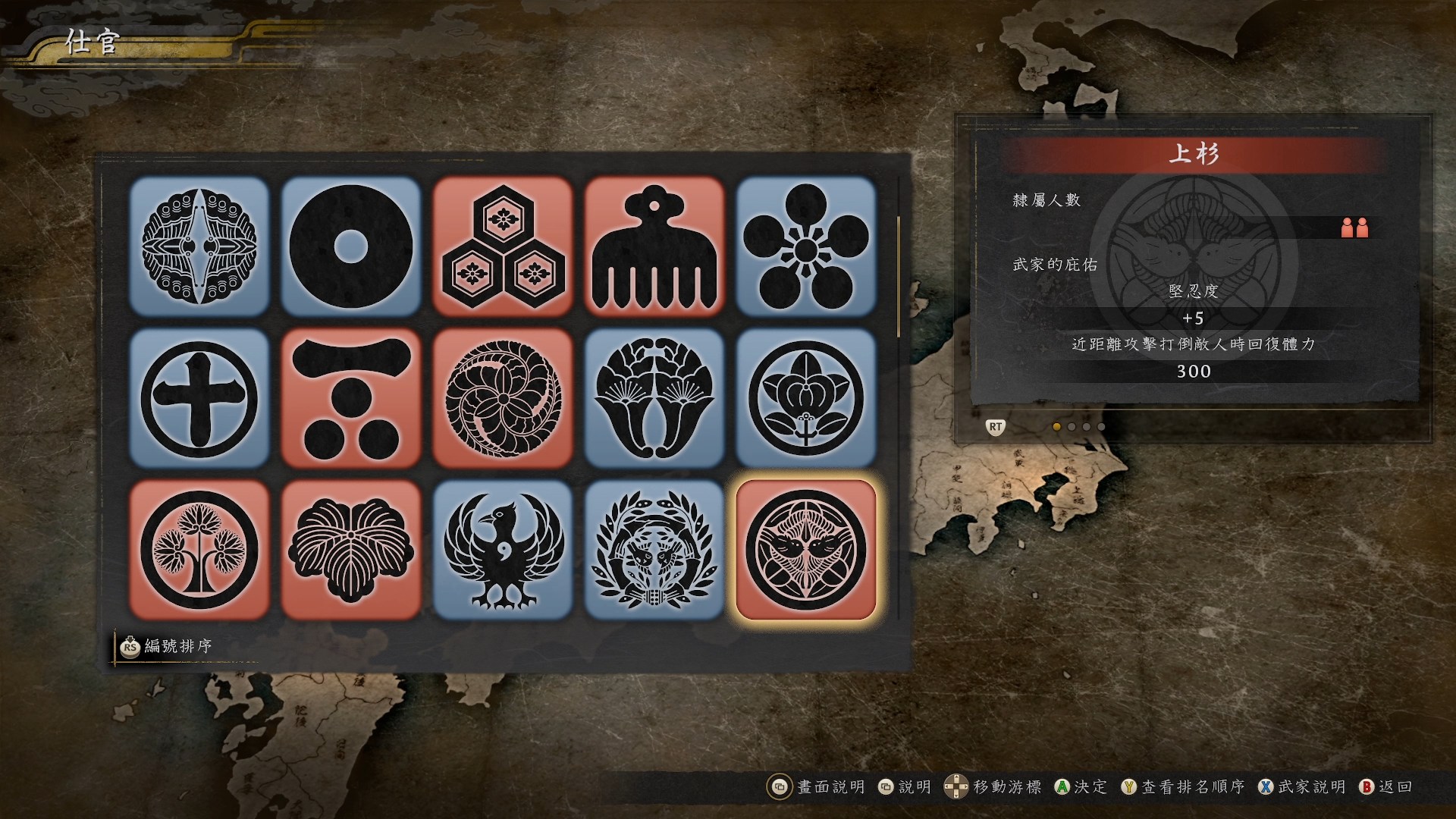This screenshot has width=1456, height=819.
Task: Pick the bar and three dots crest
Action: coord(351,398)
